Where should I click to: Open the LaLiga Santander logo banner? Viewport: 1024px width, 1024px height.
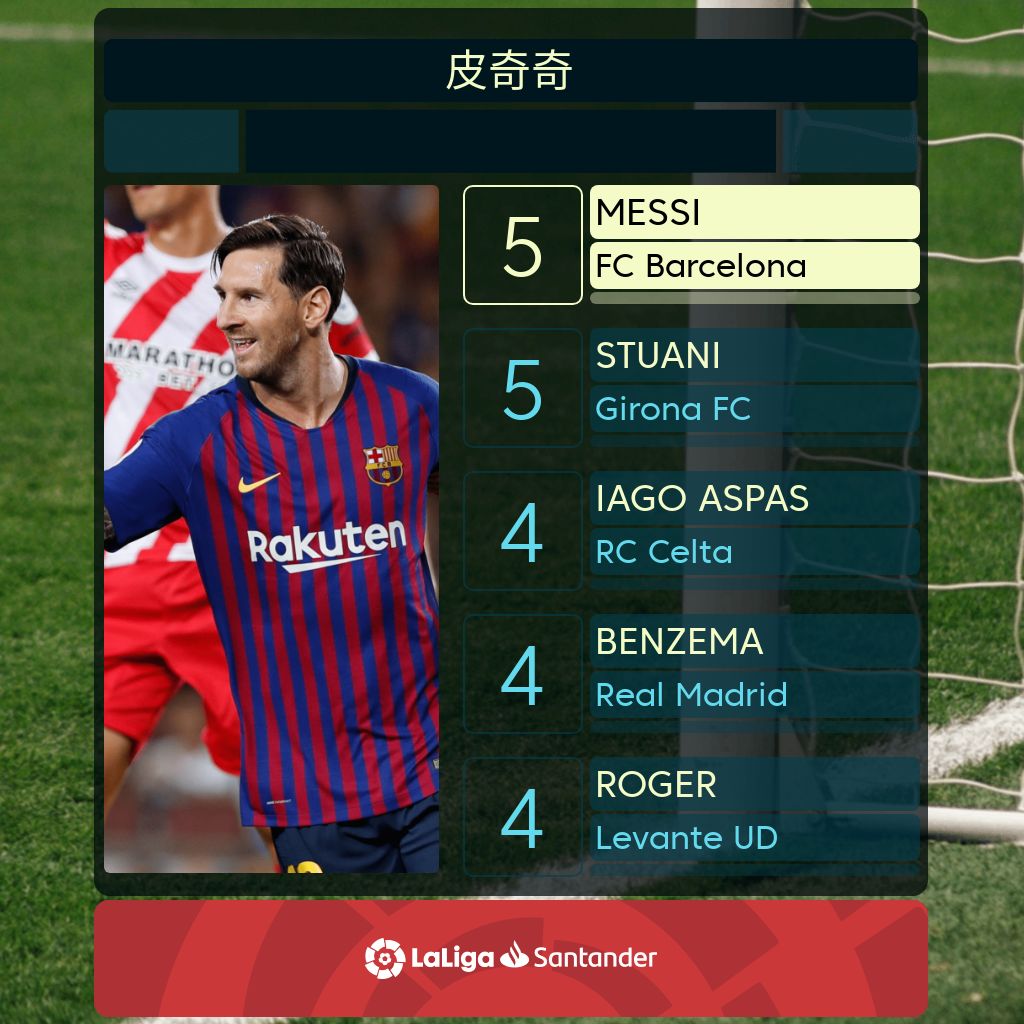[511, 957]
